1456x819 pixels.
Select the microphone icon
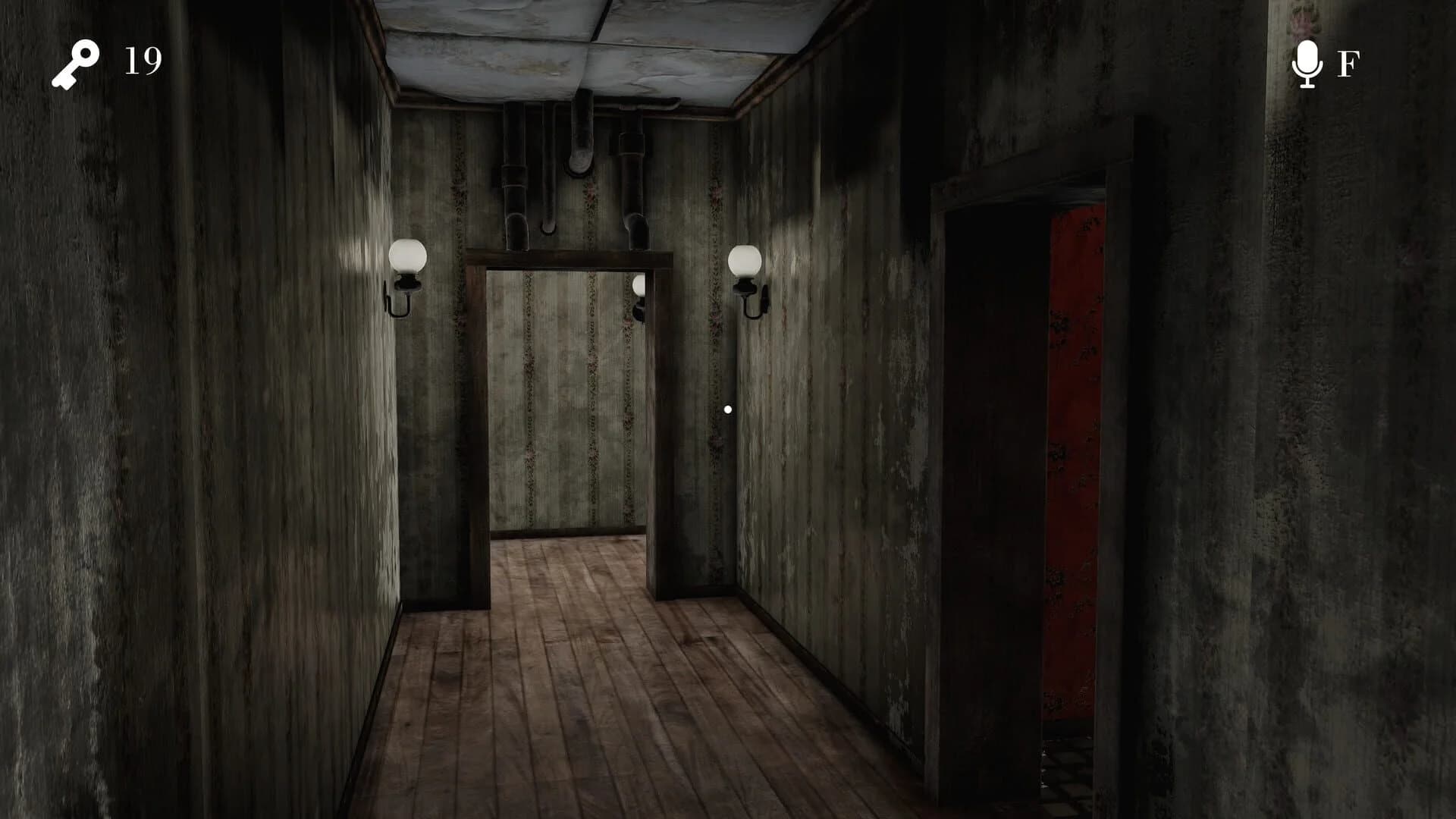pyautogui.click(x=1309, y=64)
